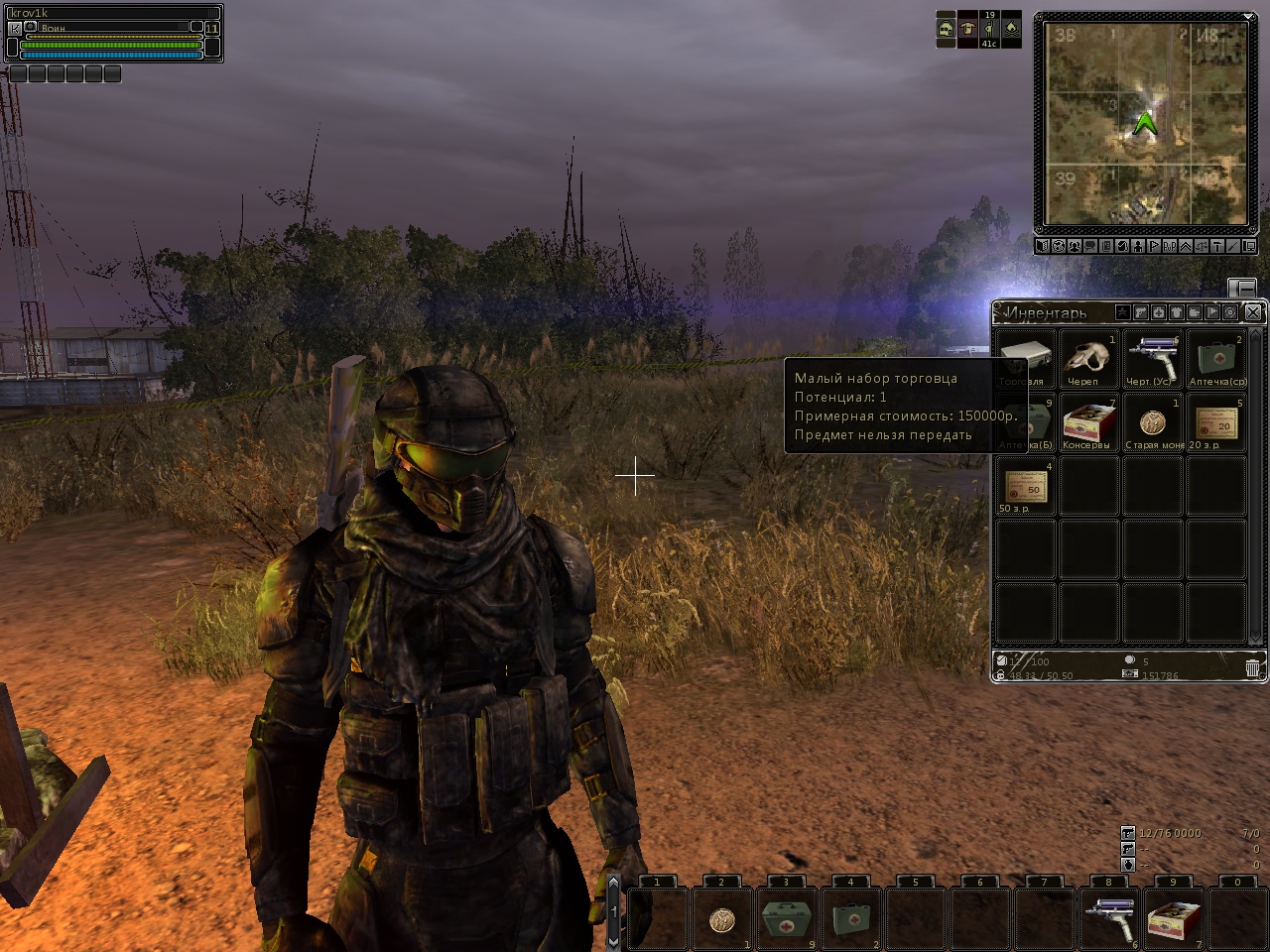Select the 20 з.р. banknote stack
The image size is (1270, 952).
tap(1216, 422)
